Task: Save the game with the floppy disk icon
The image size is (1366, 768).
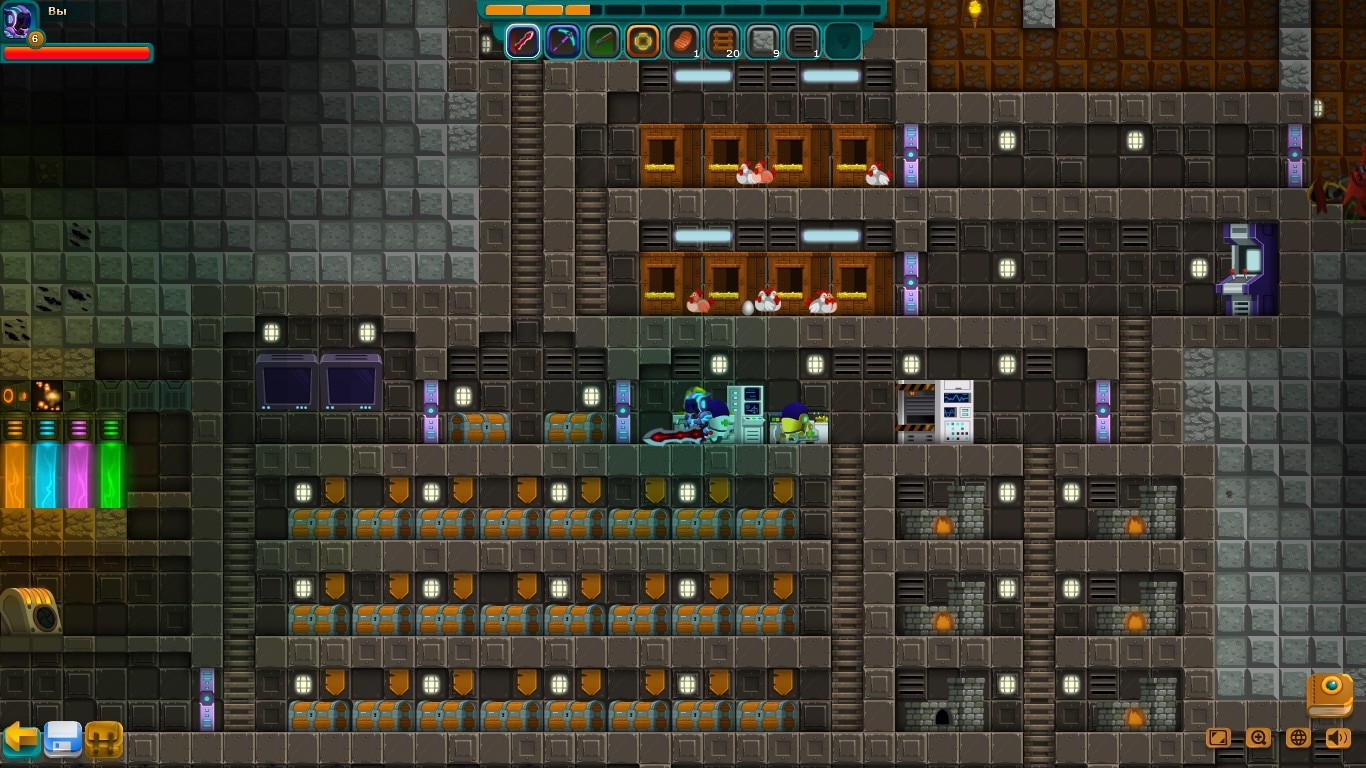Action: (x=62, y=739)
